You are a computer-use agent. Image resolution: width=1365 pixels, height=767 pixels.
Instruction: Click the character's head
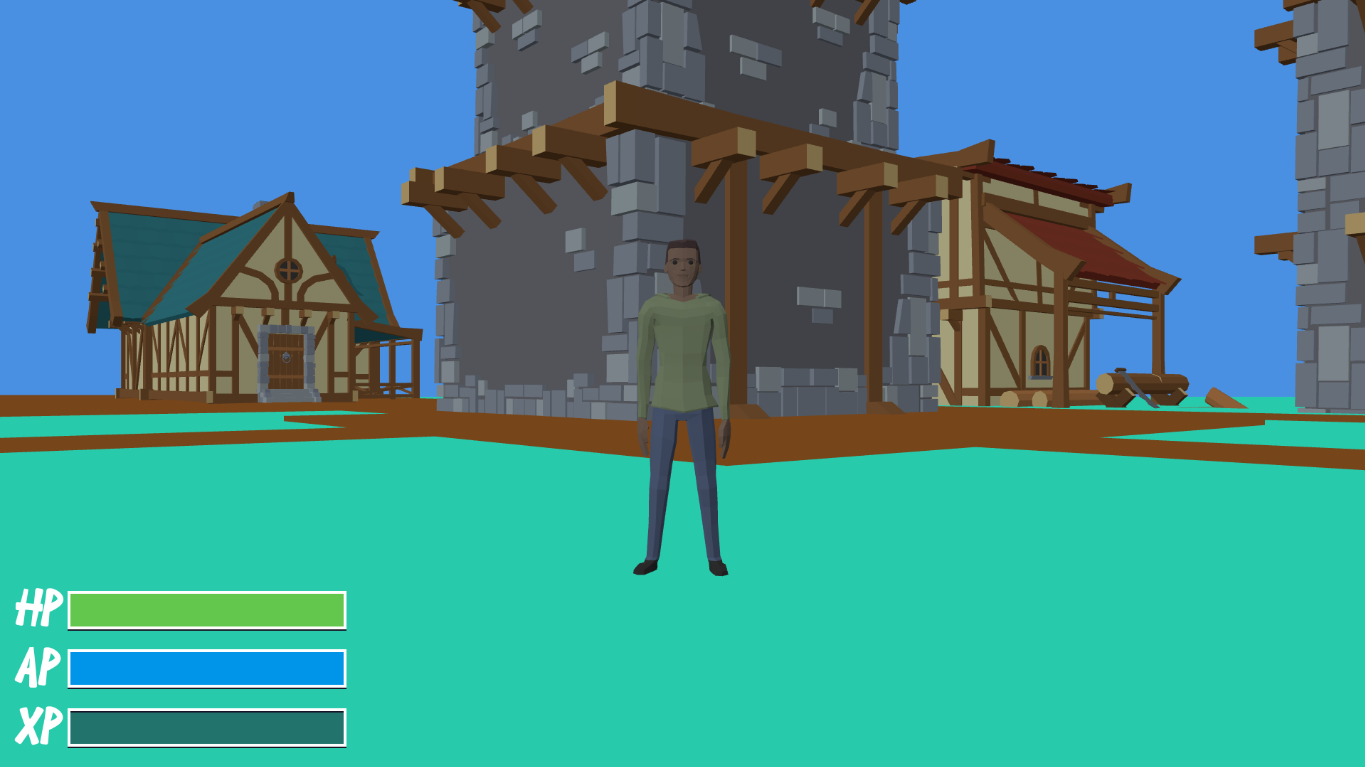tap(683, 265)
